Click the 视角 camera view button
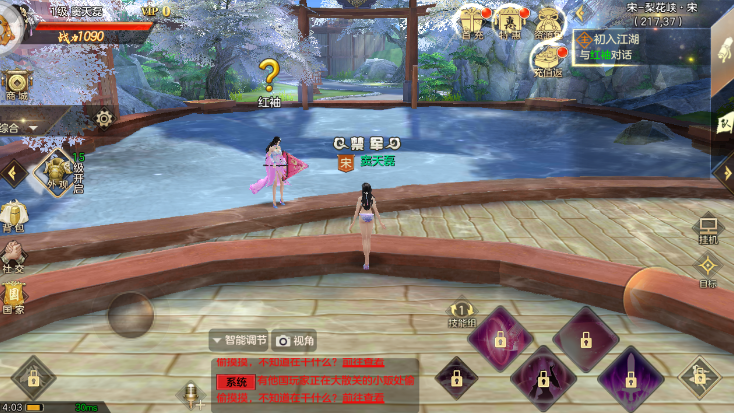 click(x=296, y=340)
